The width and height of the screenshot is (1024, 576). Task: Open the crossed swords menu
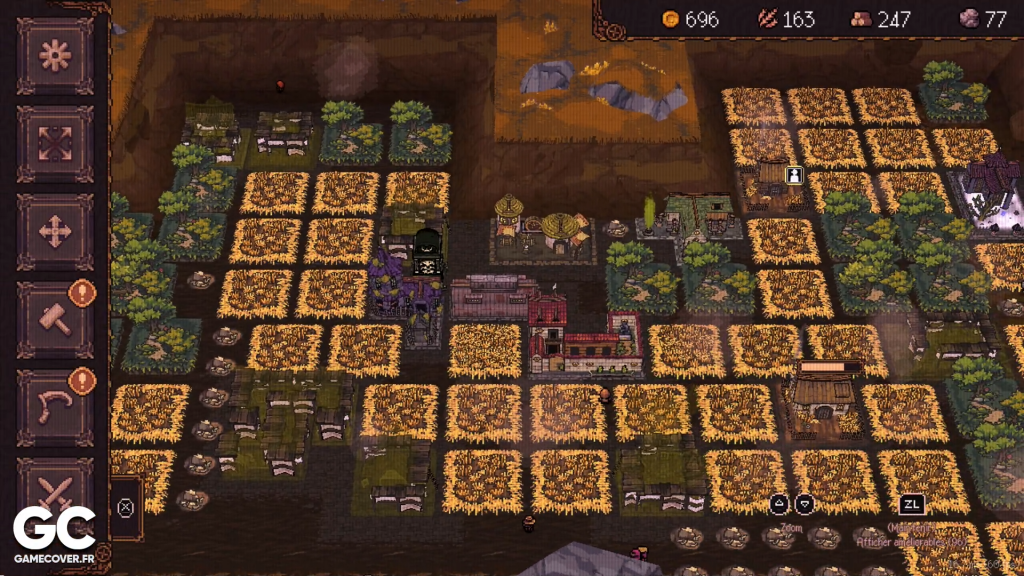tap(55, 492)
